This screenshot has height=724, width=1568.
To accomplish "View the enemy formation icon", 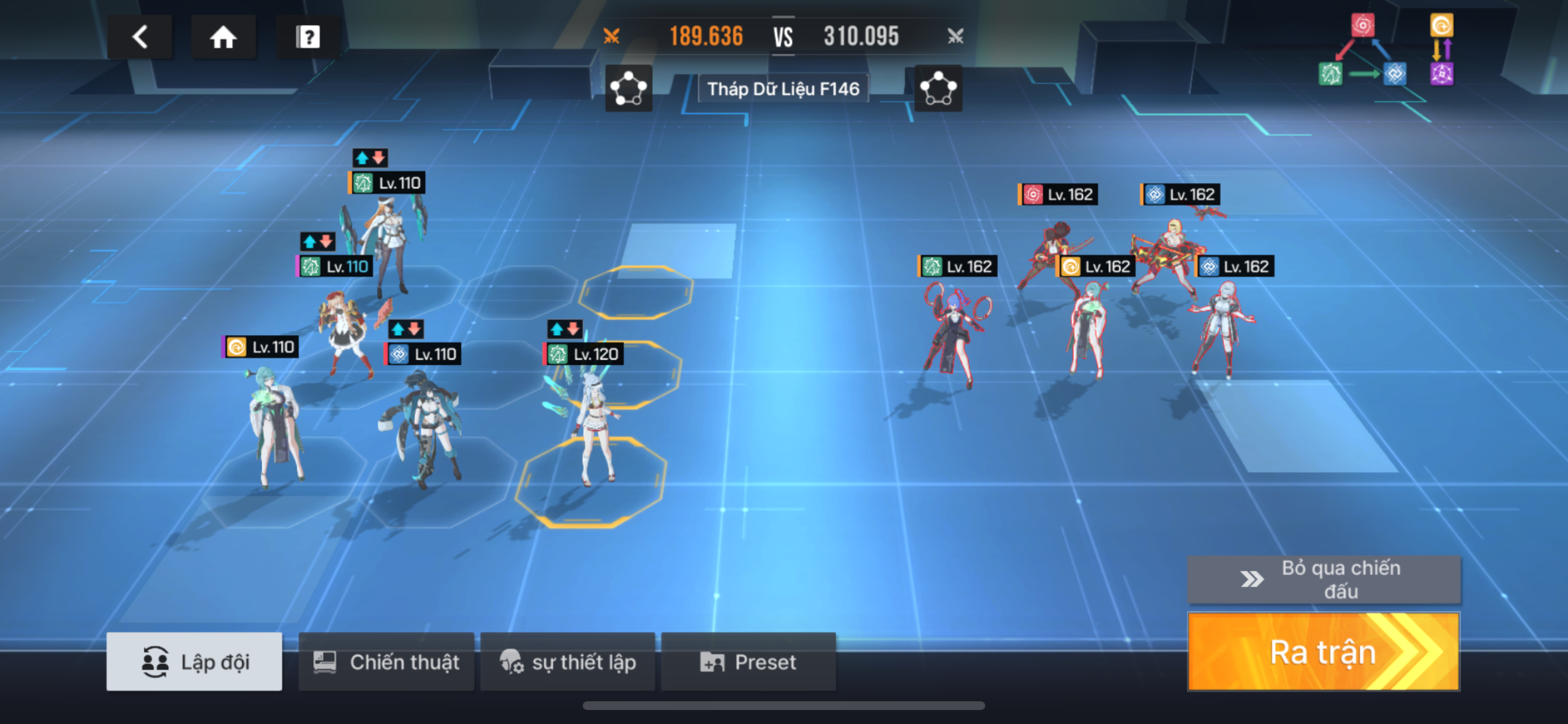I will pos(938,89).
